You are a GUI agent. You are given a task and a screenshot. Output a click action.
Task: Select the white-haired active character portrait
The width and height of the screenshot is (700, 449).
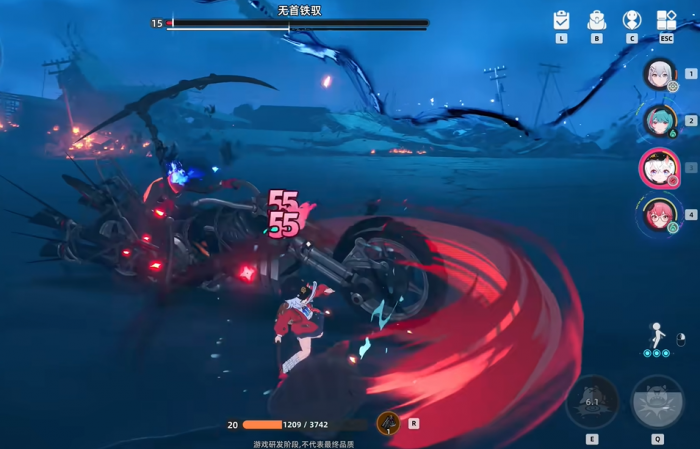coord(659,168)
